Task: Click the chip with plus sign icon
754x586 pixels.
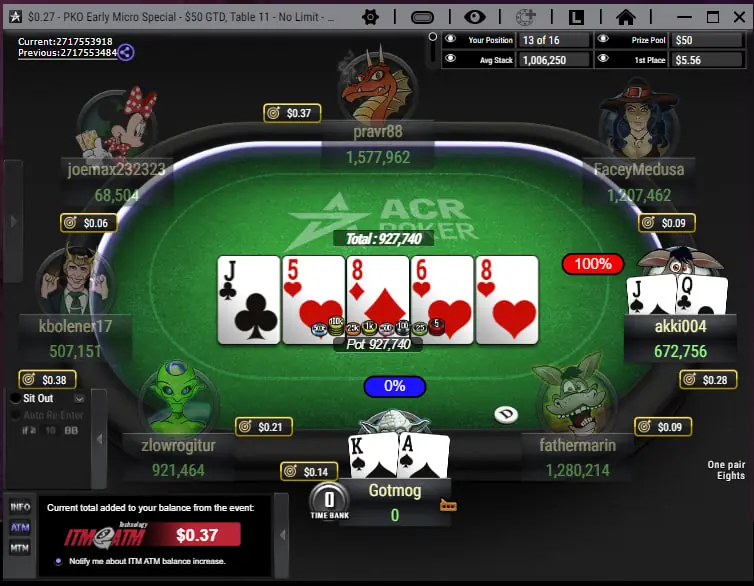Action: tap(525, 17)
